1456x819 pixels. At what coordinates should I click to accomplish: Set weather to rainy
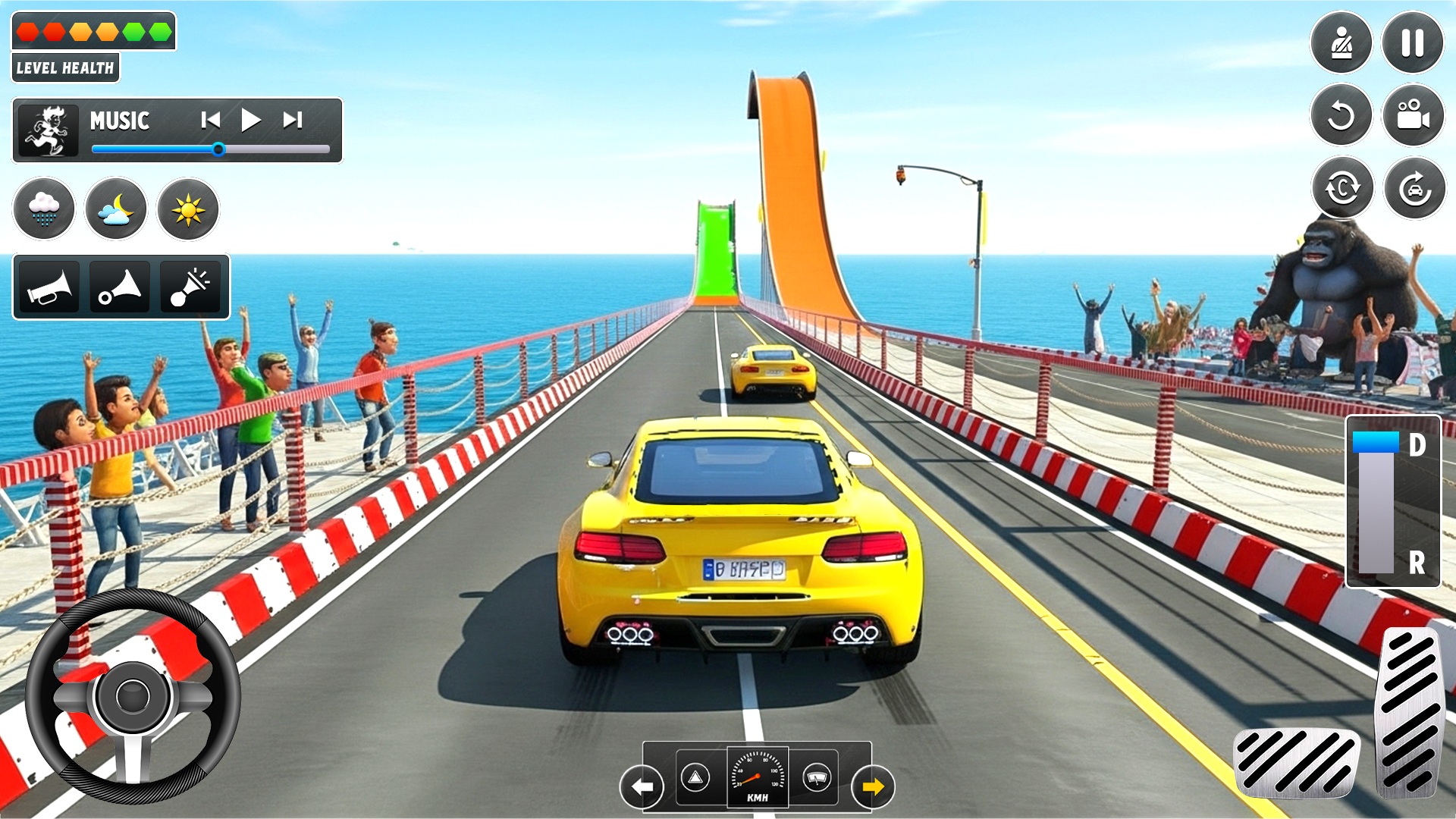coord(44,209)
